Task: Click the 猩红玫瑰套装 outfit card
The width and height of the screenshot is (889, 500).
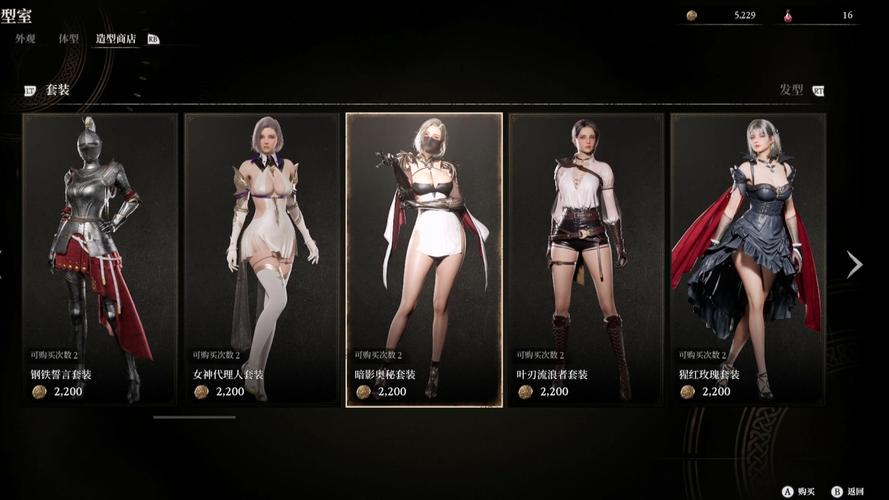Action: point(748,259)
